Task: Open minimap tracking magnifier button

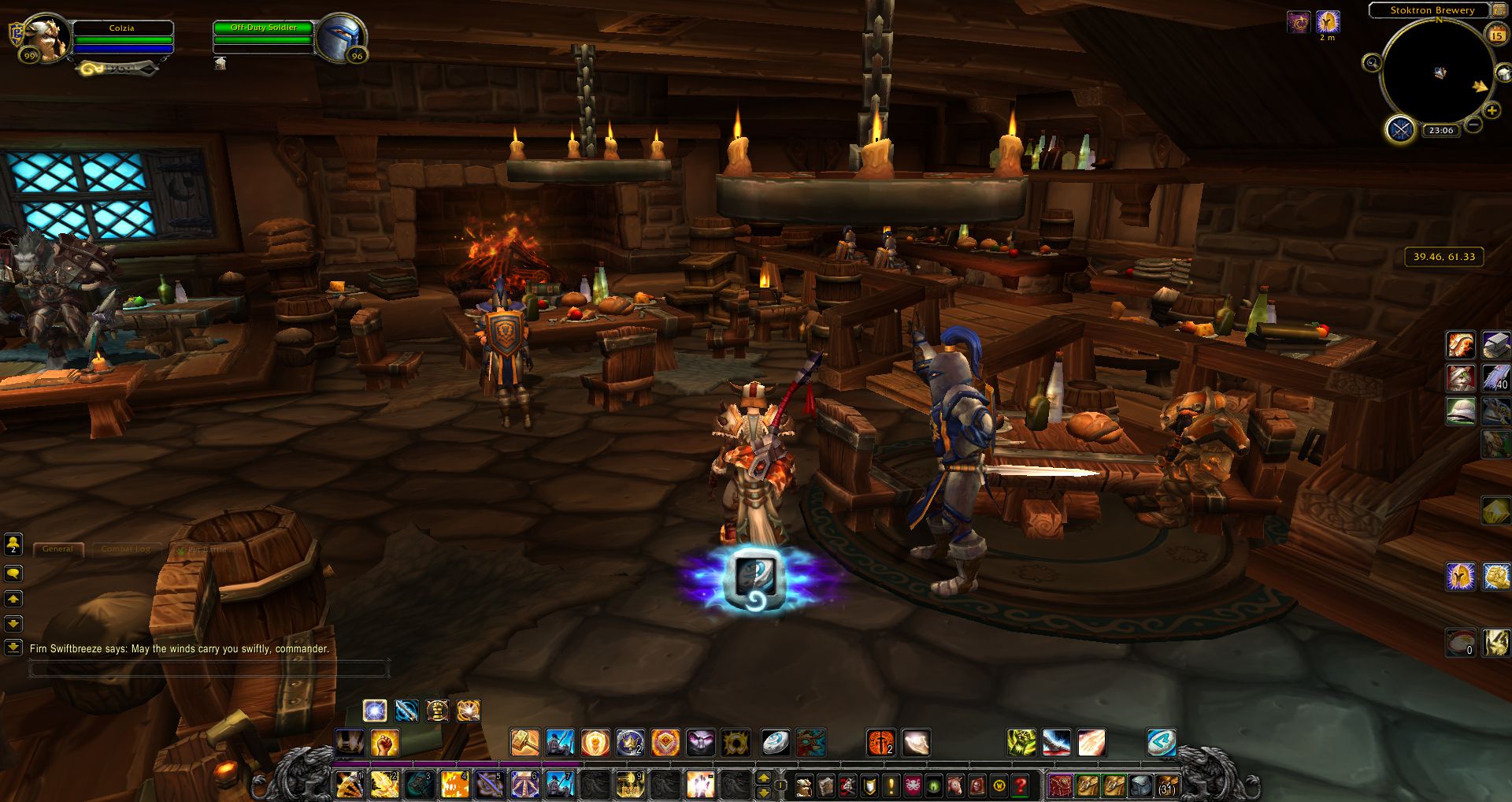Action: (1372, 63)
